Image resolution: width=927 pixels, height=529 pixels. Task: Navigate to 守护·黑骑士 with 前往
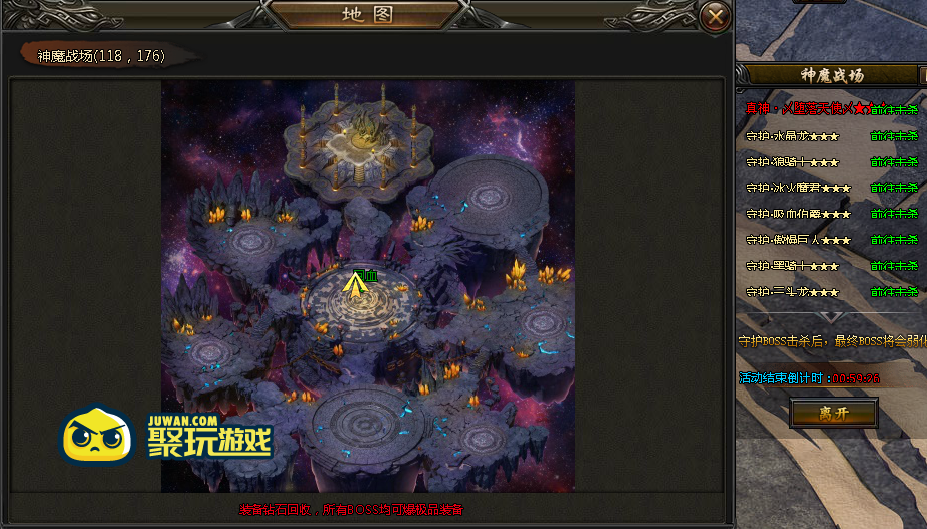tap(882, 265)
